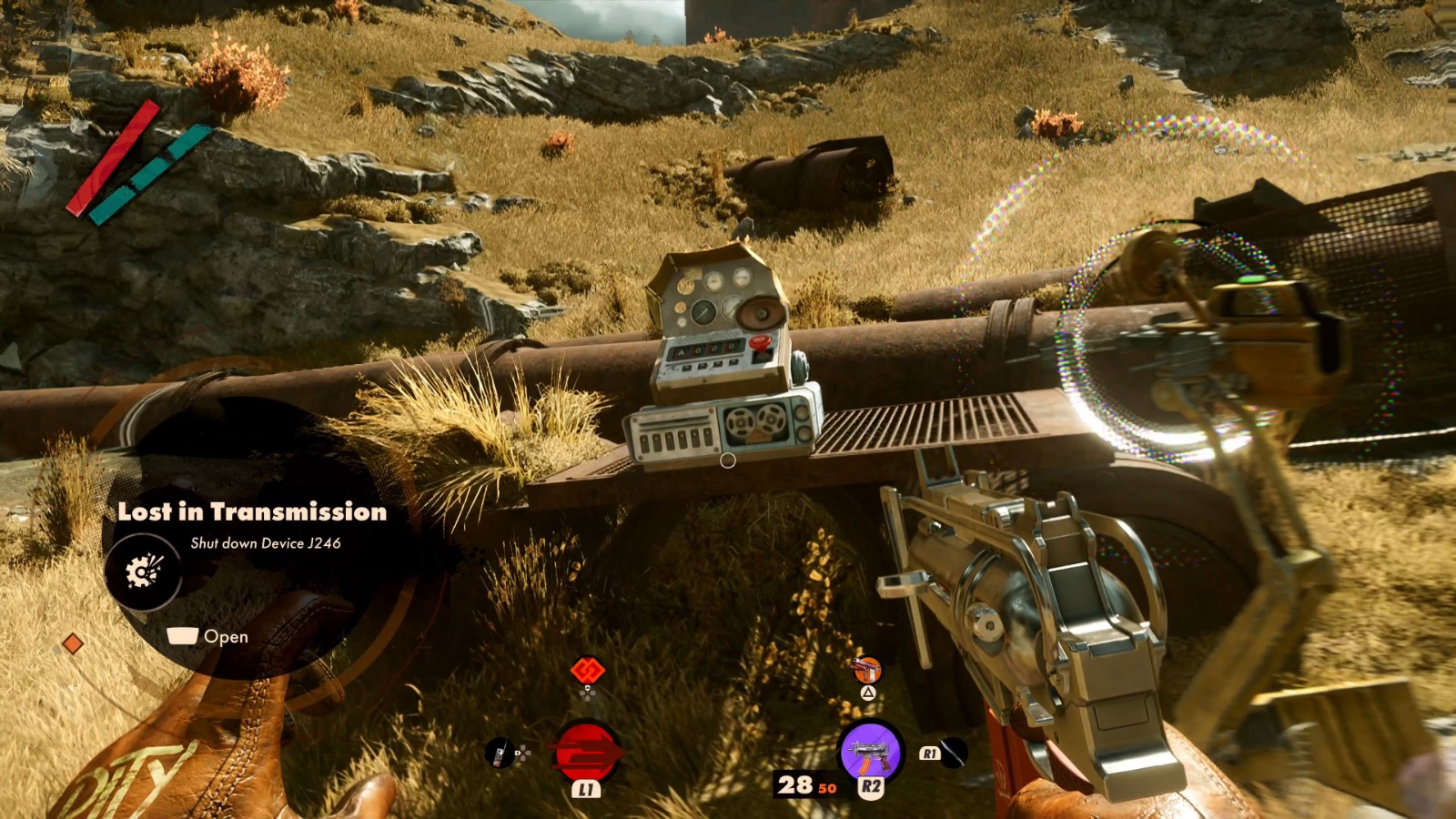Swap to the orange pistol weapon

(x=867, y=672)
